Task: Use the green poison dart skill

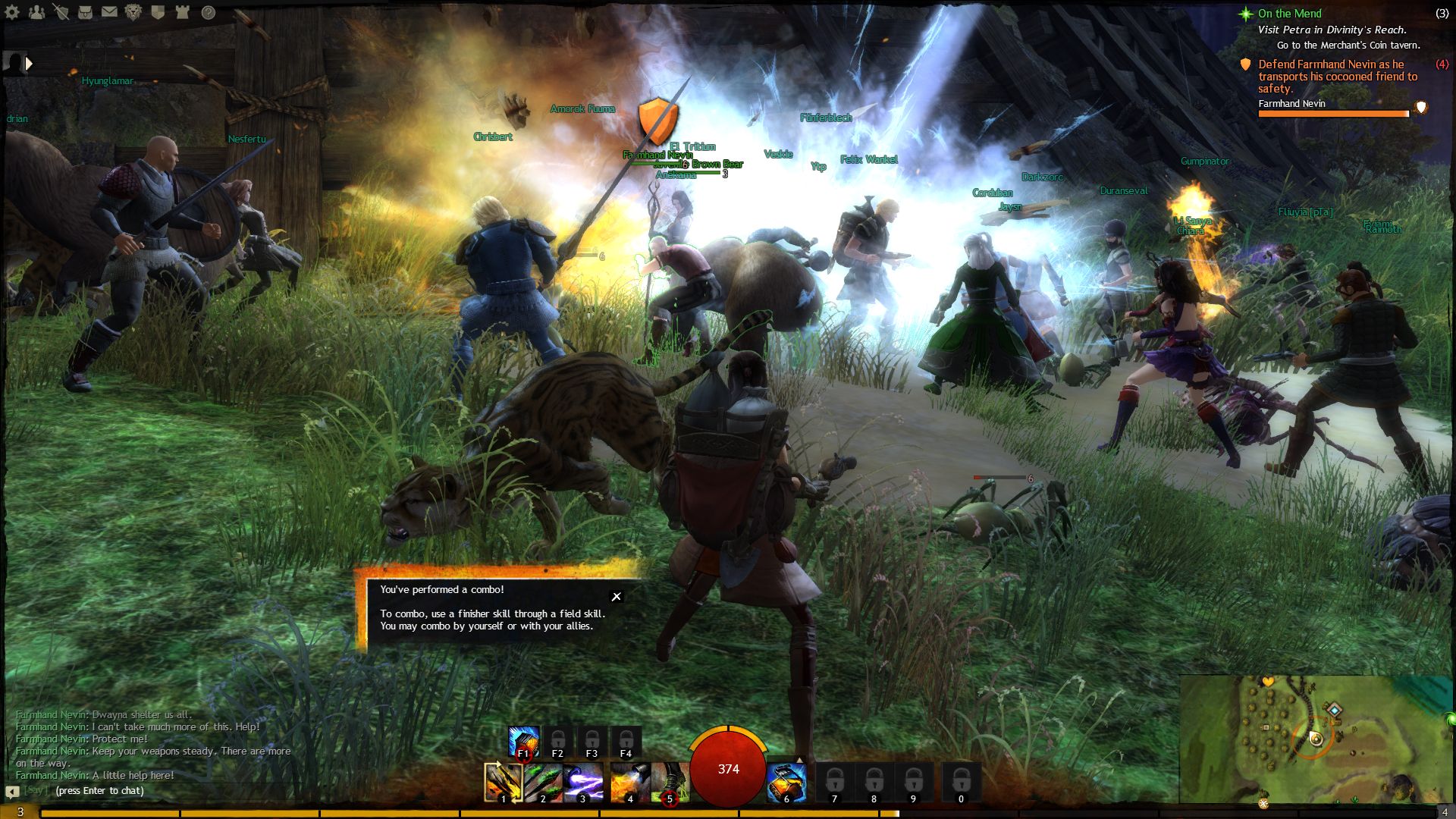Action: click(543, 782)
